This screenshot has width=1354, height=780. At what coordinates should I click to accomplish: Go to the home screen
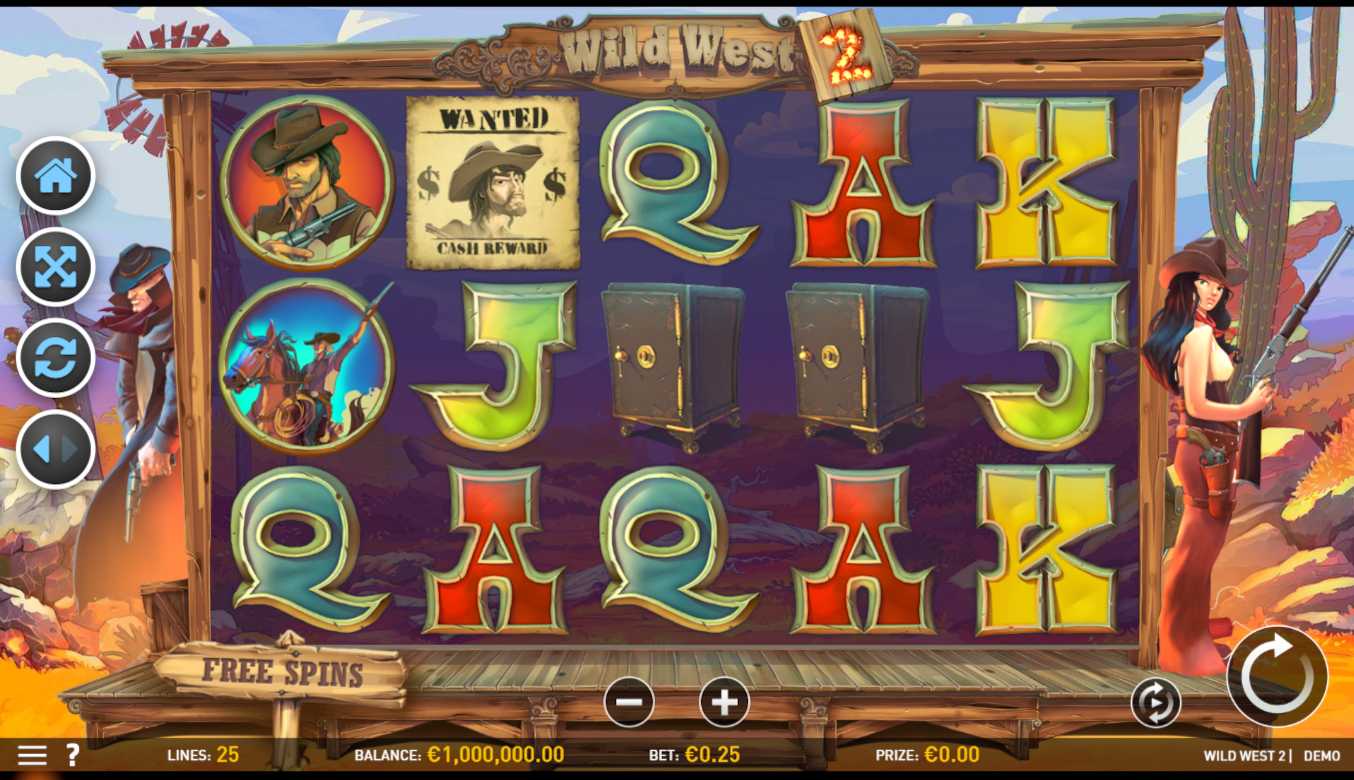click(56, 176)
